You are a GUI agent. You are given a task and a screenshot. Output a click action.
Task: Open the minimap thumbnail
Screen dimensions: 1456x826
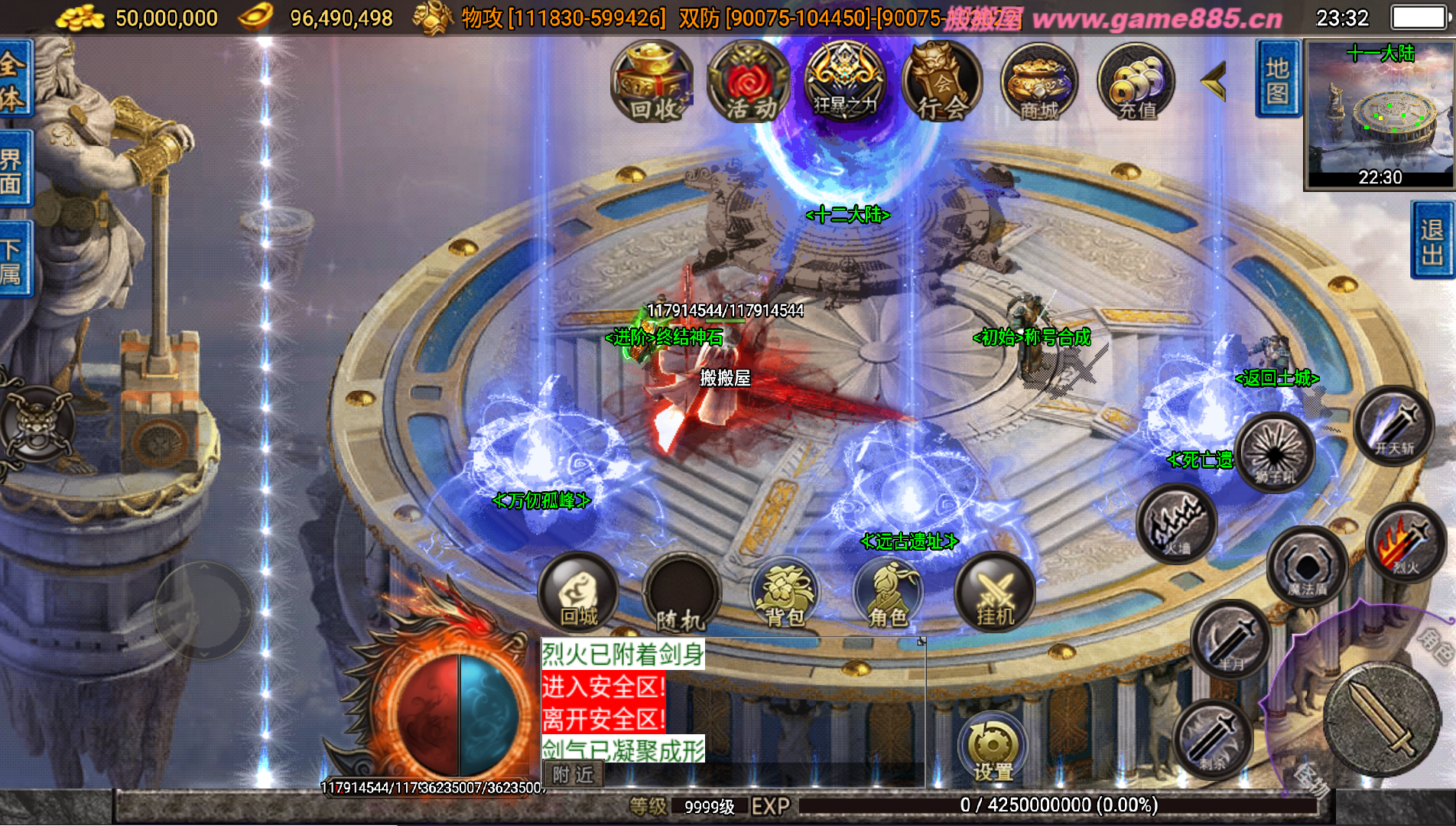(x=1380, y=113)
